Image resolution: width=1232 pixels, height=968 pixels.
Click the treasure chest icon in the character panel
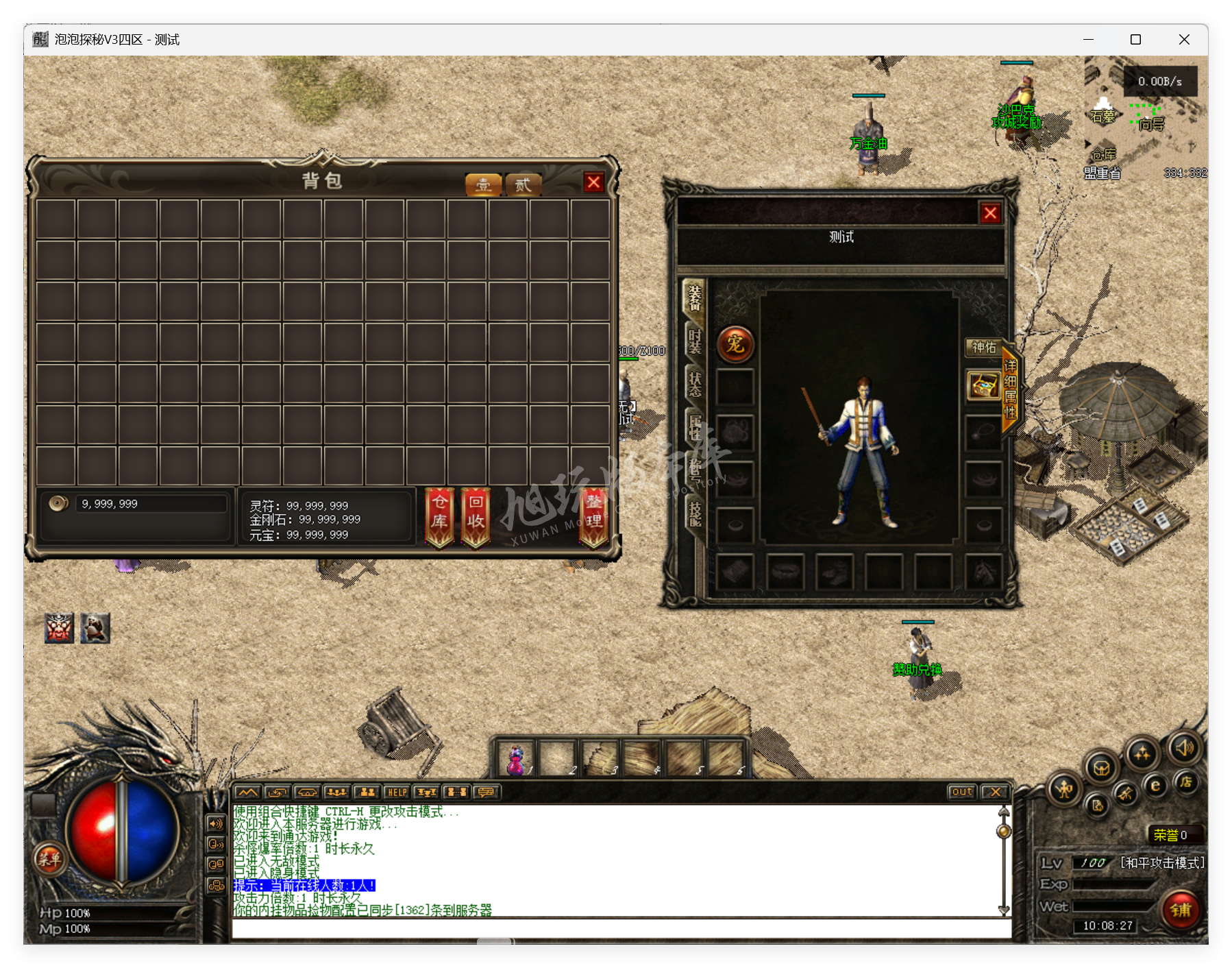[x=983, y=385]
